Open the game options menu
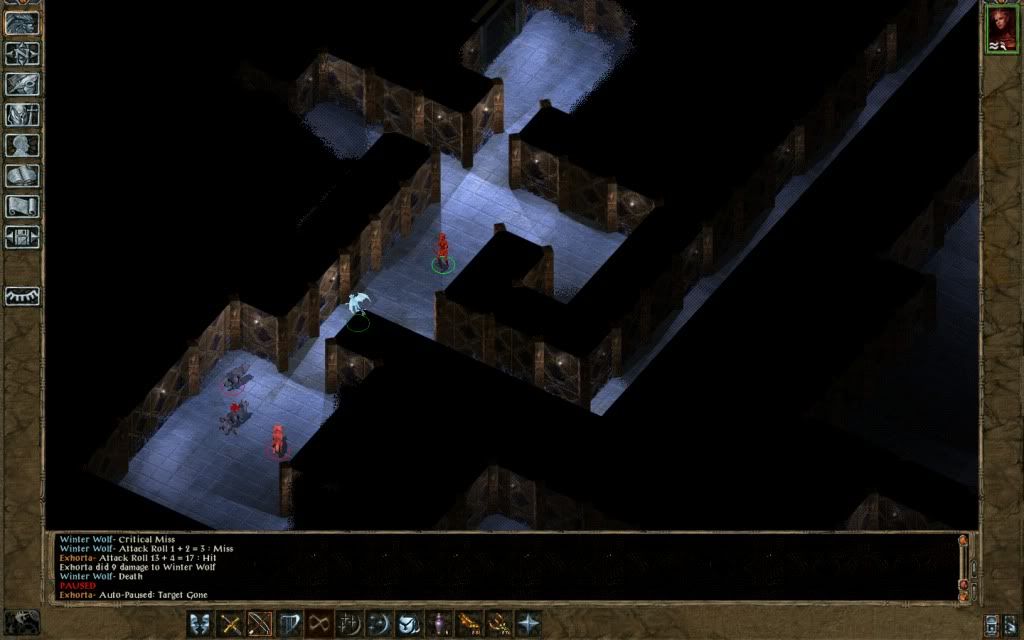The width and height of the screenshot is (1024, 640). (22, 238)
